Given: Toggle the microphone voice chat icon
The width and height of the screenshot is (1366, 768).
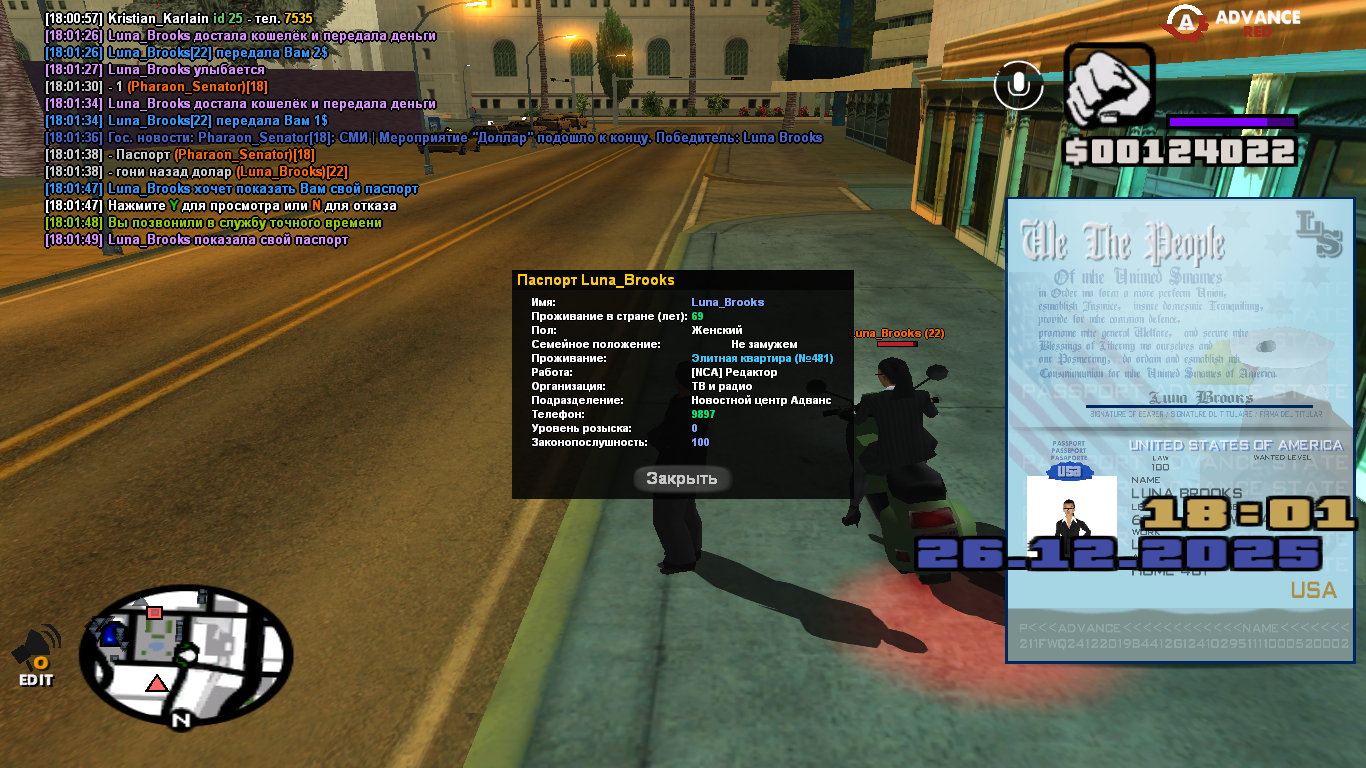Looking at the screenshot, I should click(x=1019, y=85).
